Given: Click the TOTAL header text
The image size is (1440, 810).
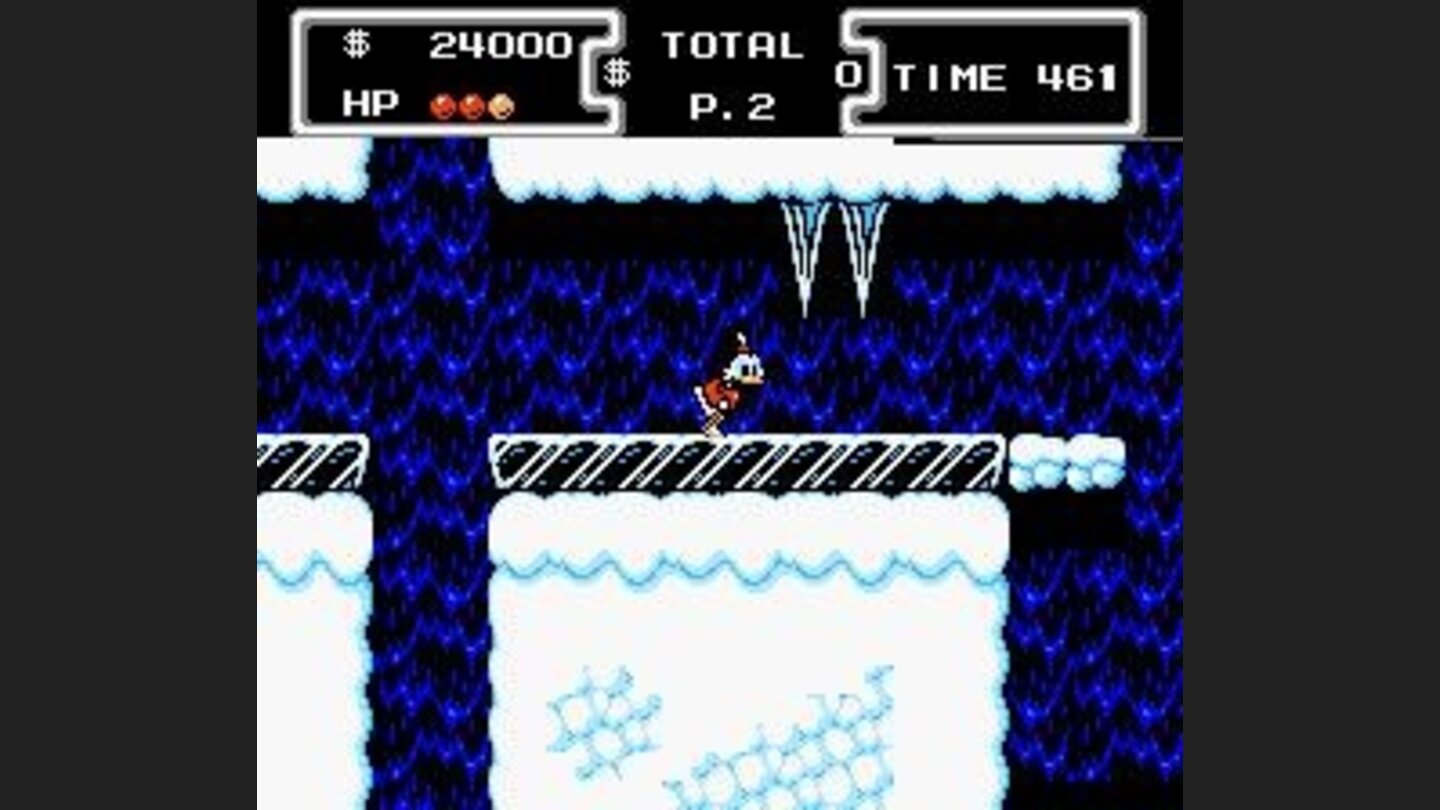Looking at the screenshot, I should (x=735, y=42).
